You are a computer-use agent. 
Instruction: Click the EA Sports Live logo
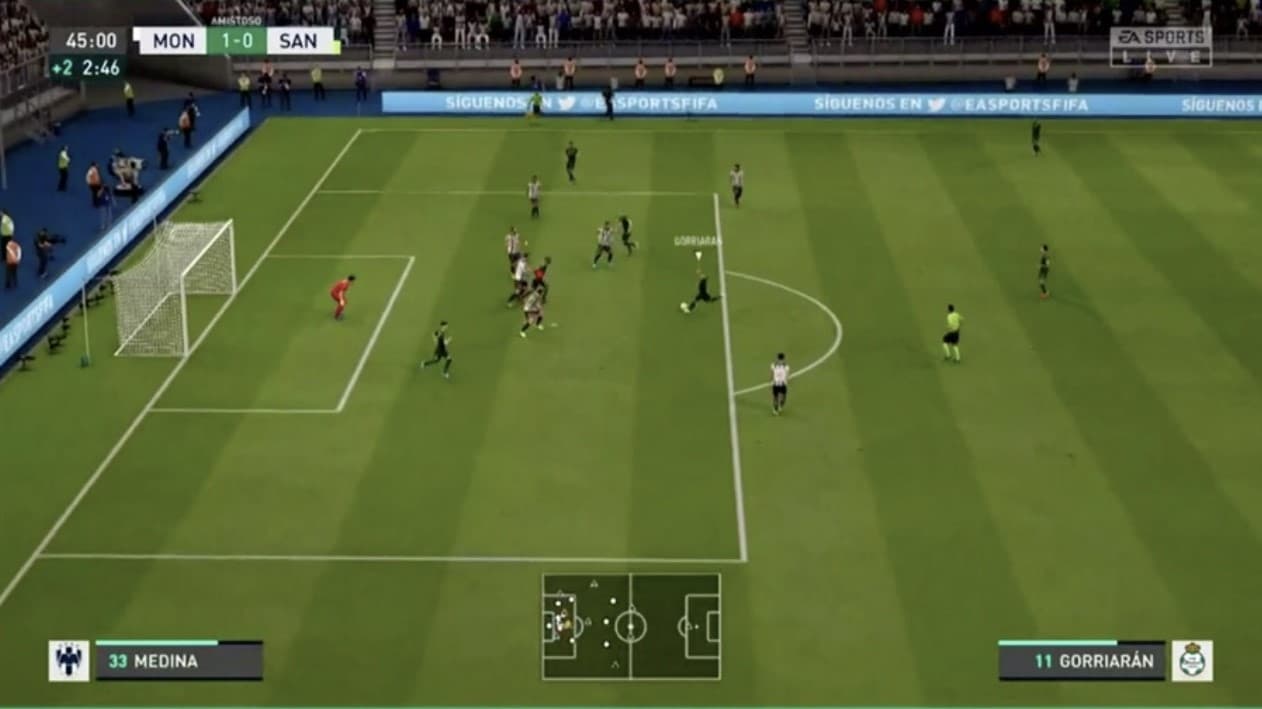[x=1160, y=46]
